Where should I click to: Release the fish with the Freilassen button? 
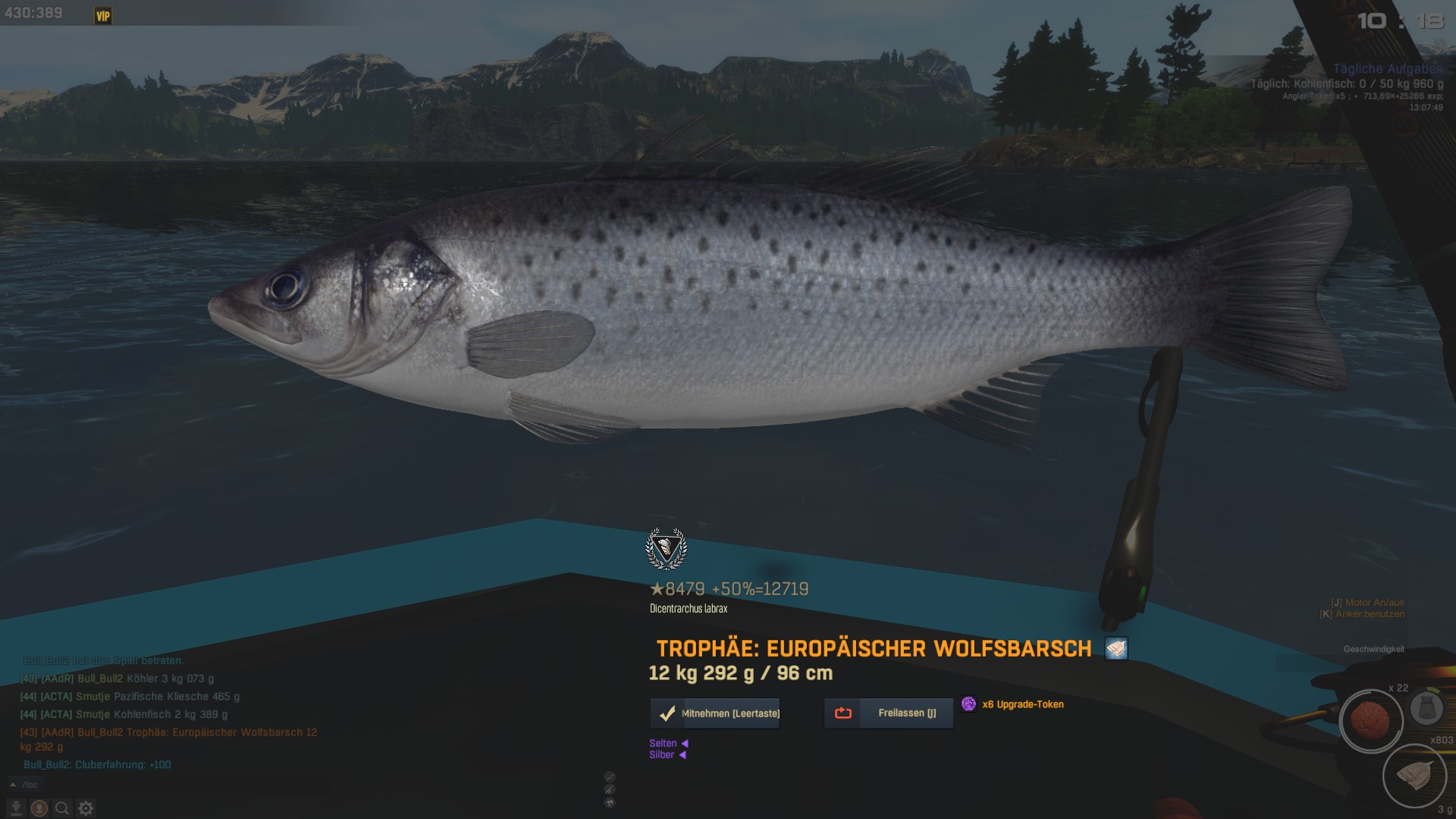click(889, 714)
